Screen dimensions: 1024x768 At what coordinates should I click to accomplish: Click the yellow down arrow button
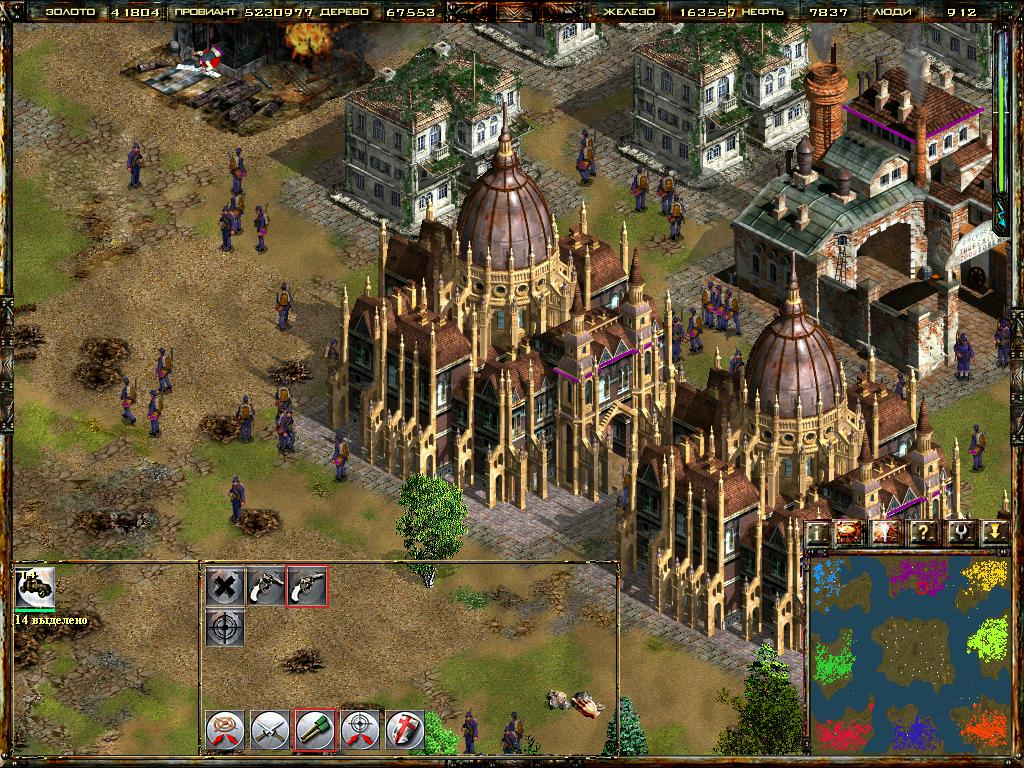click(x=994, y=532)
